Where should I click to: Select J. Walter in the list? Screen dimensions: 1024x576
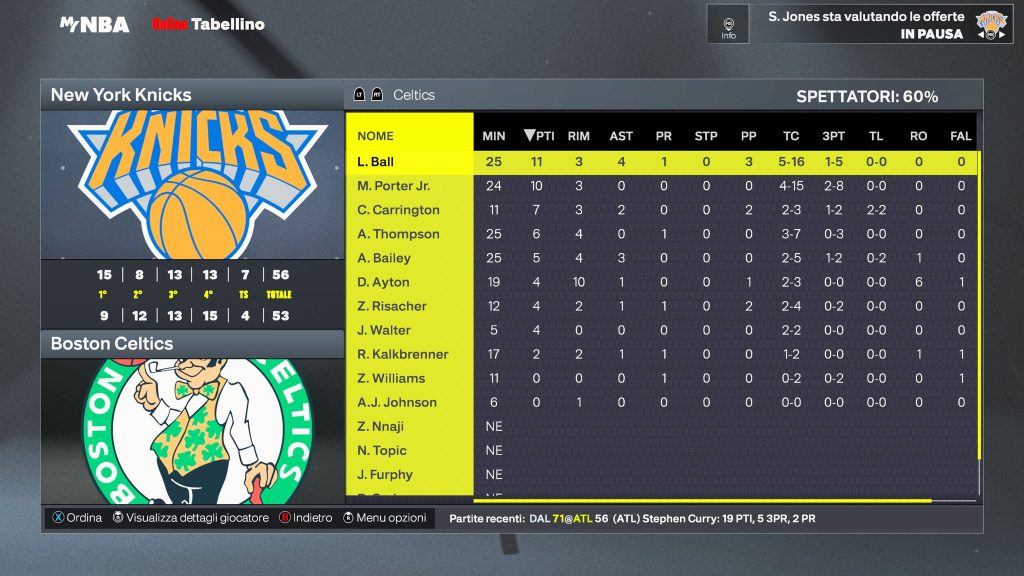pyautogui.click(x=384, y=330)
